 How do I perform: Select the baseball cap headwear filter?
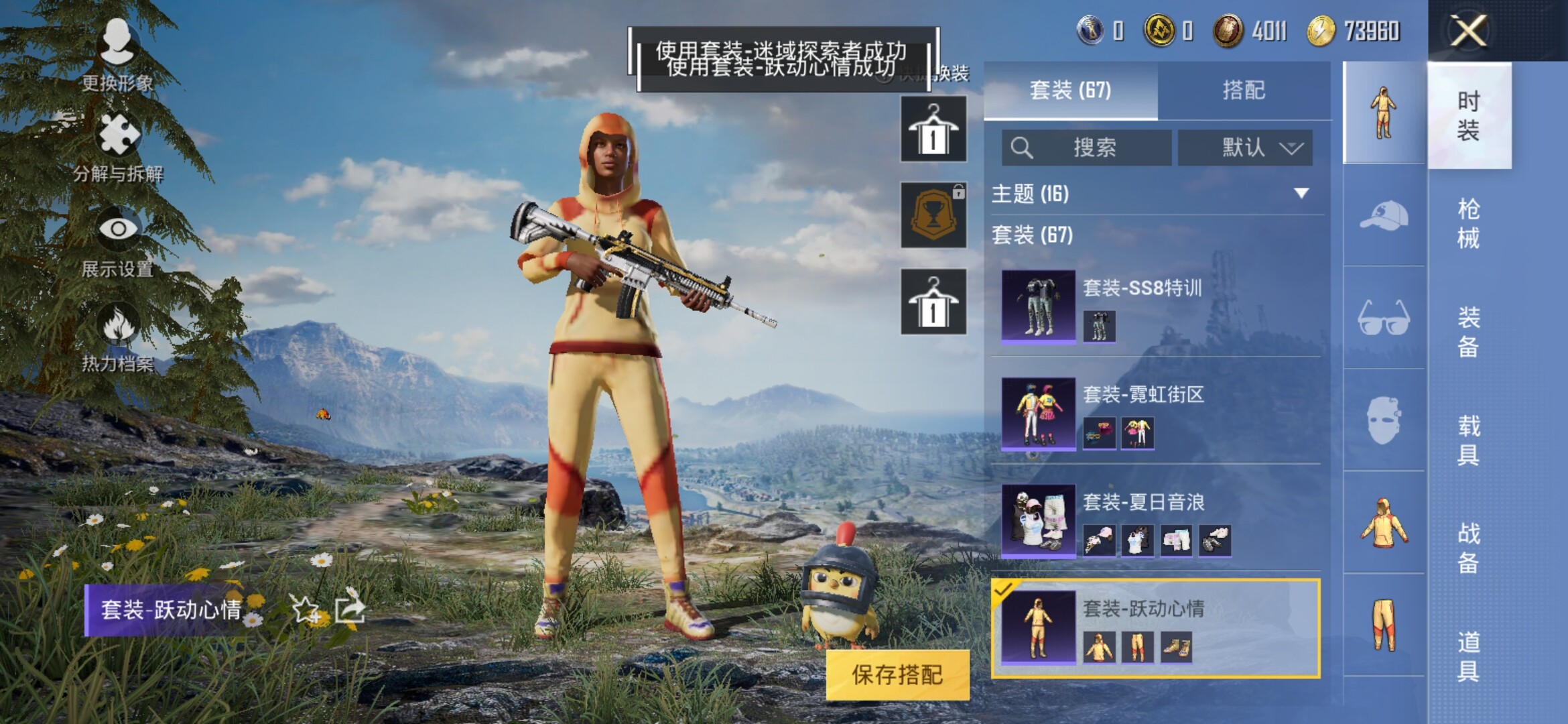tap(1384, 216)
